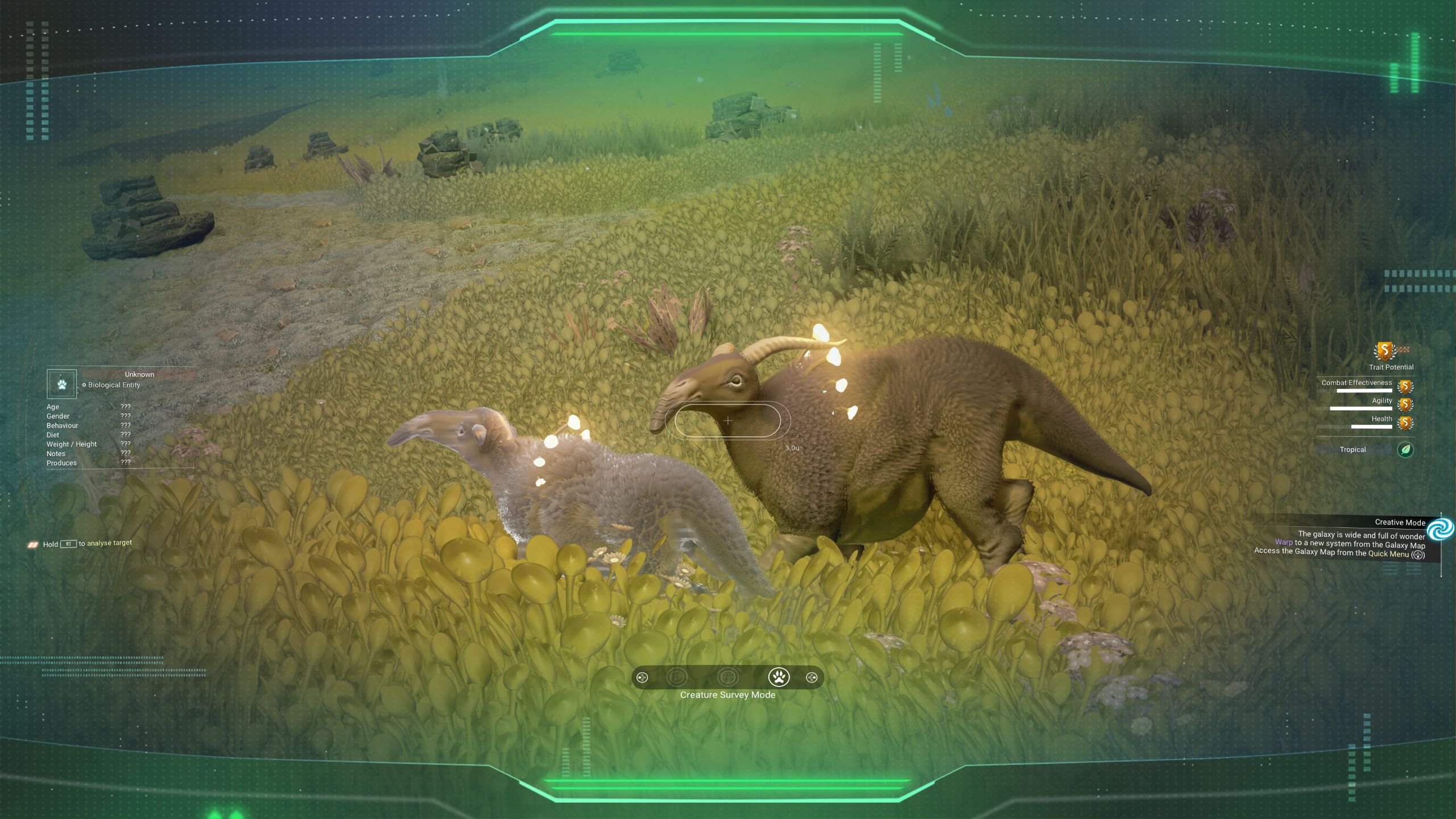
Task: Select the paw Creature Survey Mode icon
Action: [x=779, y=677]
